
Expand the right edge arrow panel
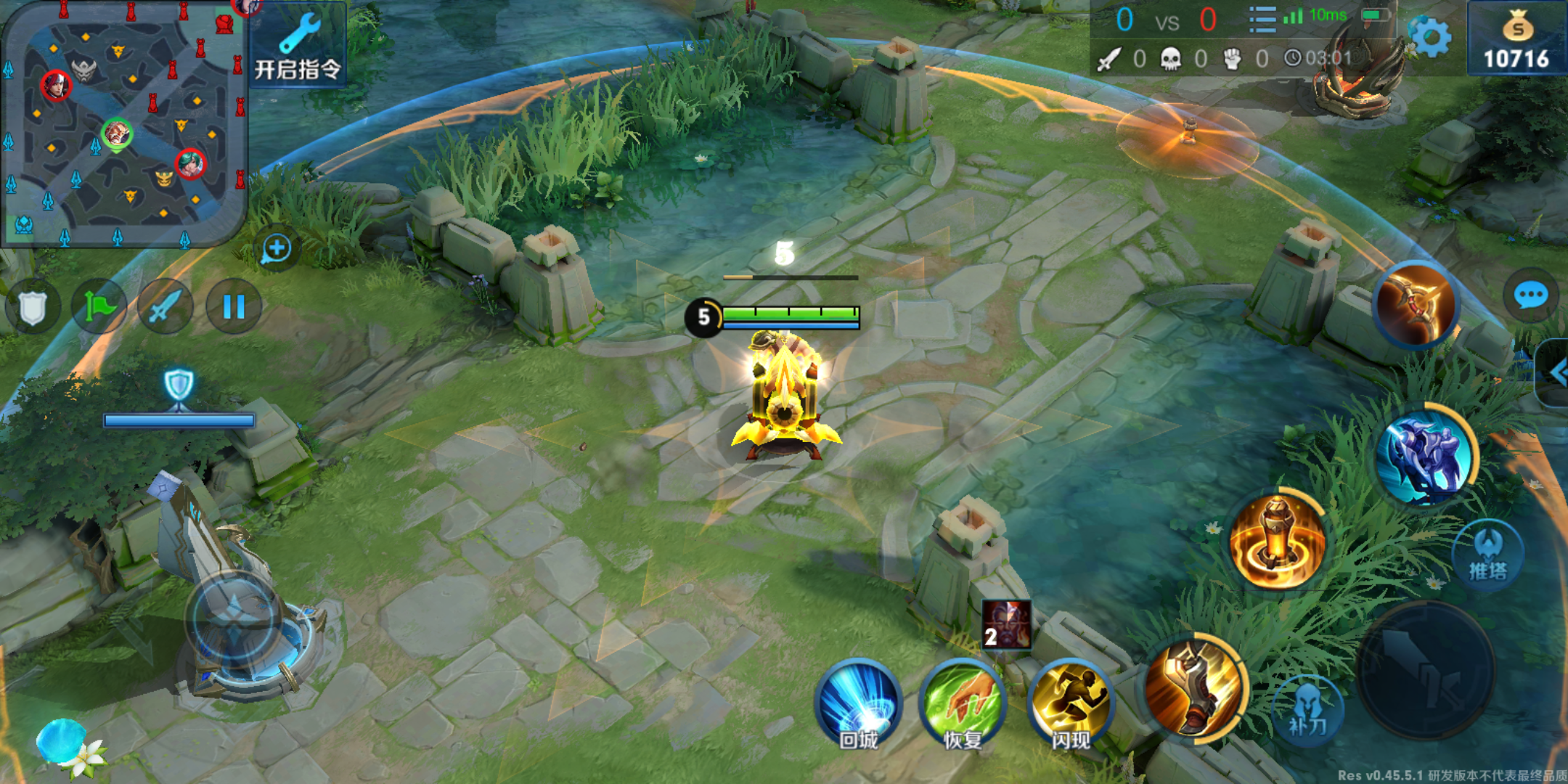(x=1556, y=373)
